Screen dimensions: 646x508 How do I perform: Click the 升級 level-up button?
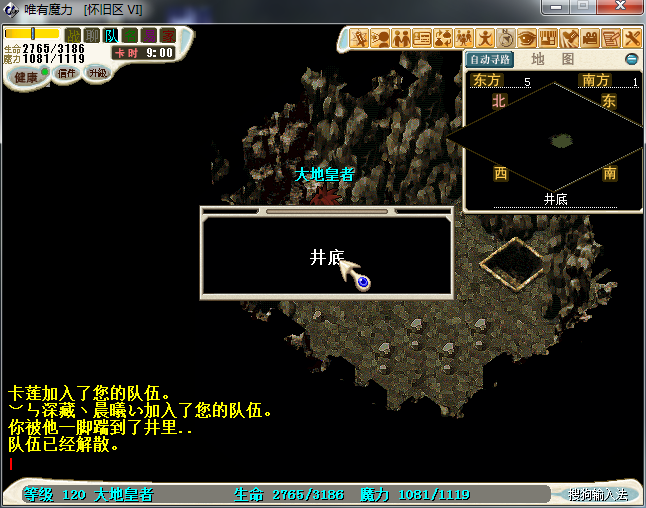(97, 74)
